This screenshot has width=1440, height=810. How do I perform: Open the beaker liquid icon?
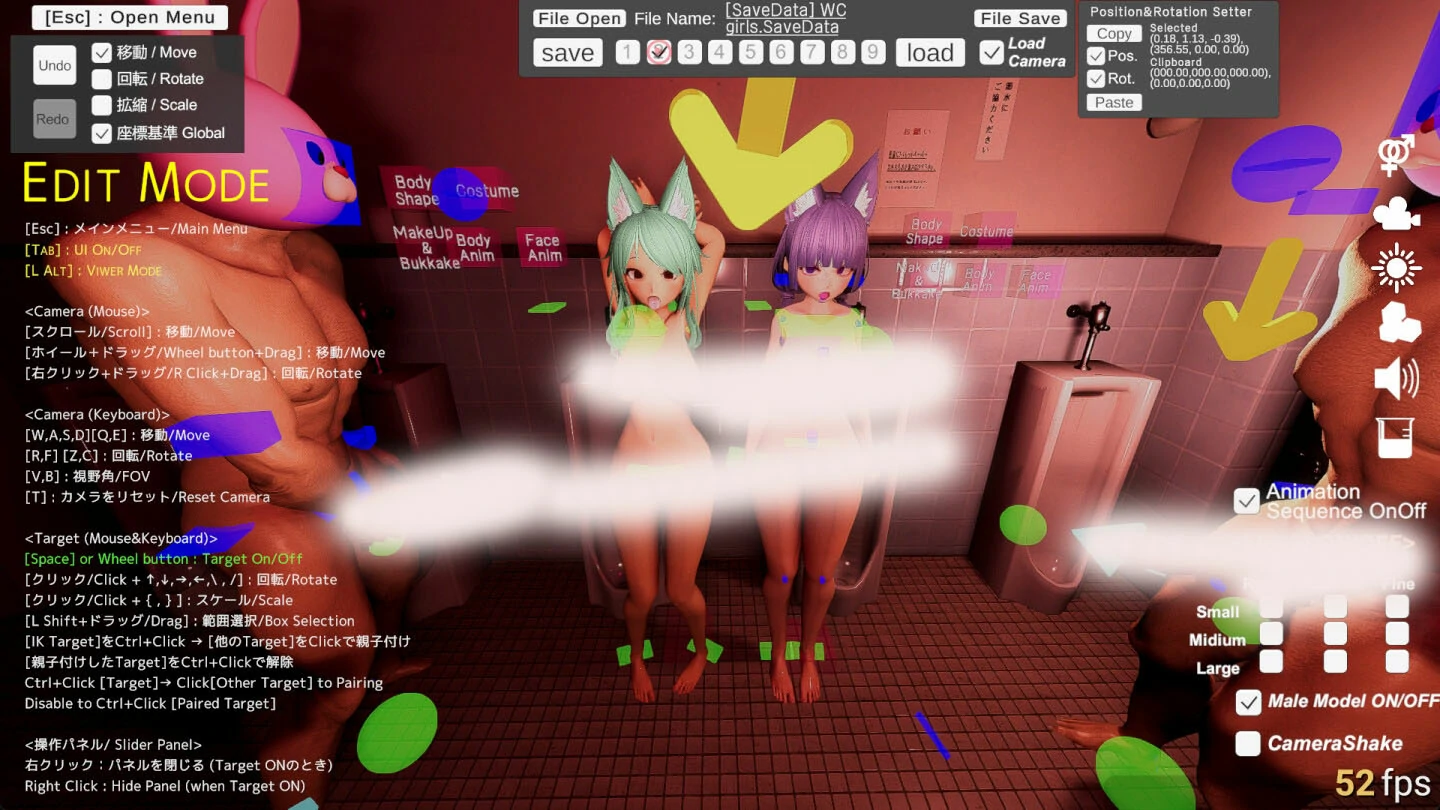coord(1395,436)
